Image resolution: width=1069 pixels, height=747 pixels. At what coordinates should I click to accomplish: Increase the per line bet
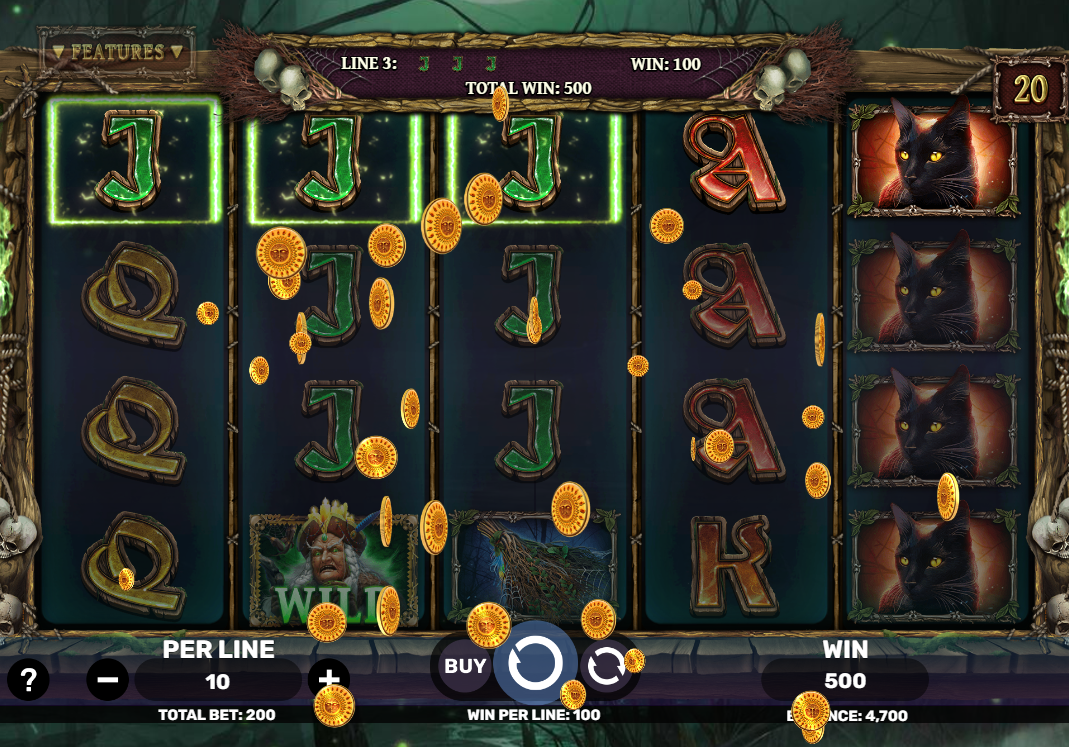[x=328, y=679]
